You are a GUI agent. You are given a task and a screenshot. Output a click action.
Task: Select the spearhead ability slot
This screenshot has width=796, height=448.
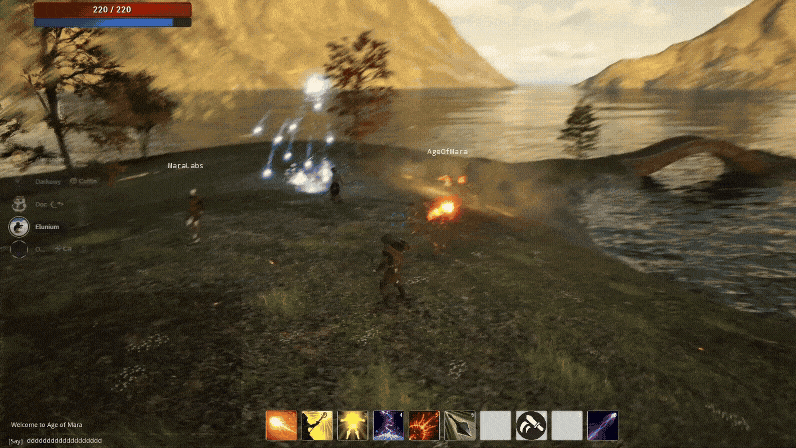[x=460, y=425]
